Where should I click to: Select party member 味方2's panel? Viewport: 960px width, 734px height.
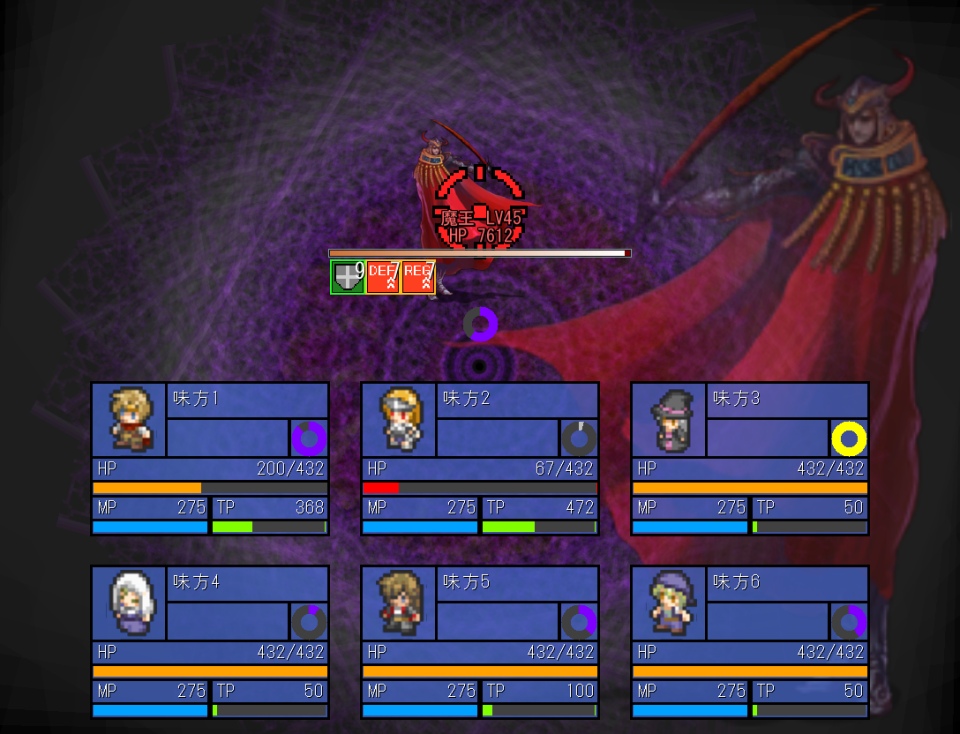tap(480, 458)
